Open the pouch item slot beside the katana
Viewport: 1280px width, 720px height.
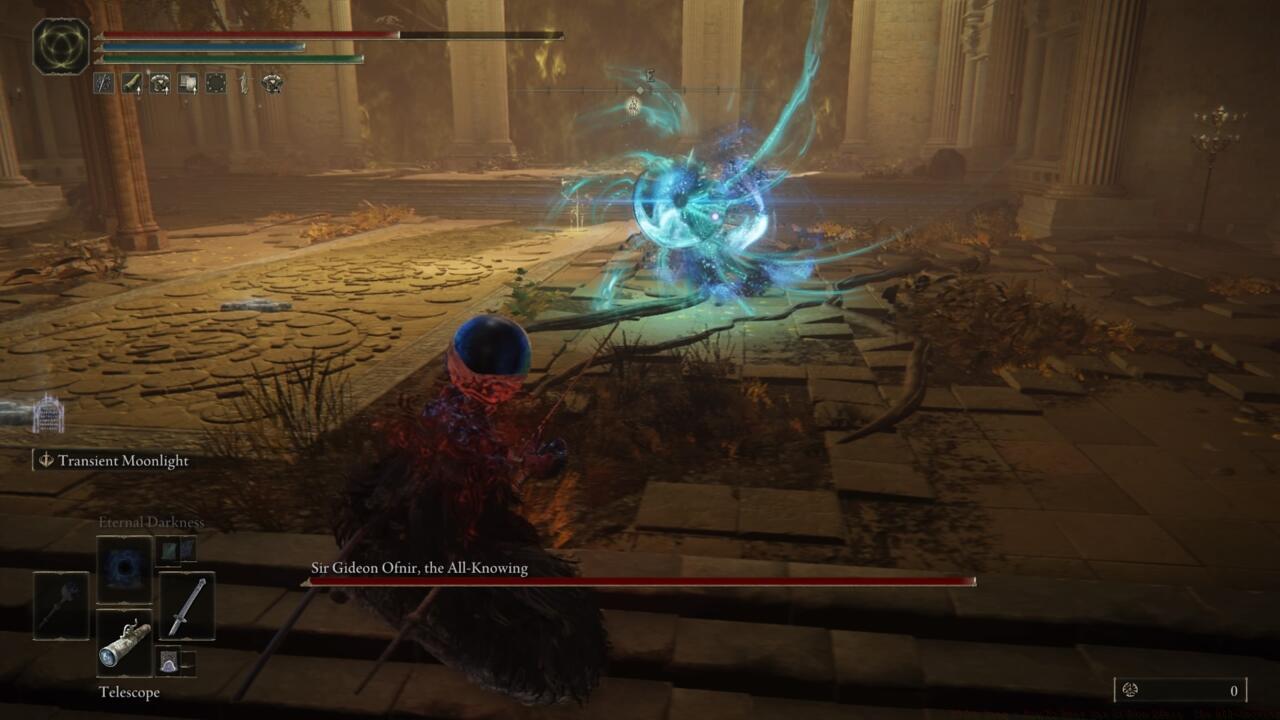point(168,660)
